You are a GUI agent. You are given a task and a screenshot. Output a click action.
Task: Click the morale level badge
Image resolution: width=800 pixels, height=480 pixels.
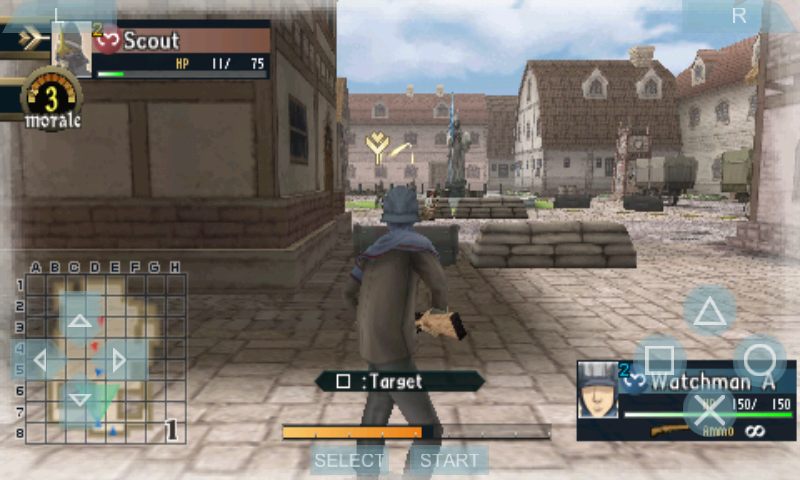coord(51,100)
